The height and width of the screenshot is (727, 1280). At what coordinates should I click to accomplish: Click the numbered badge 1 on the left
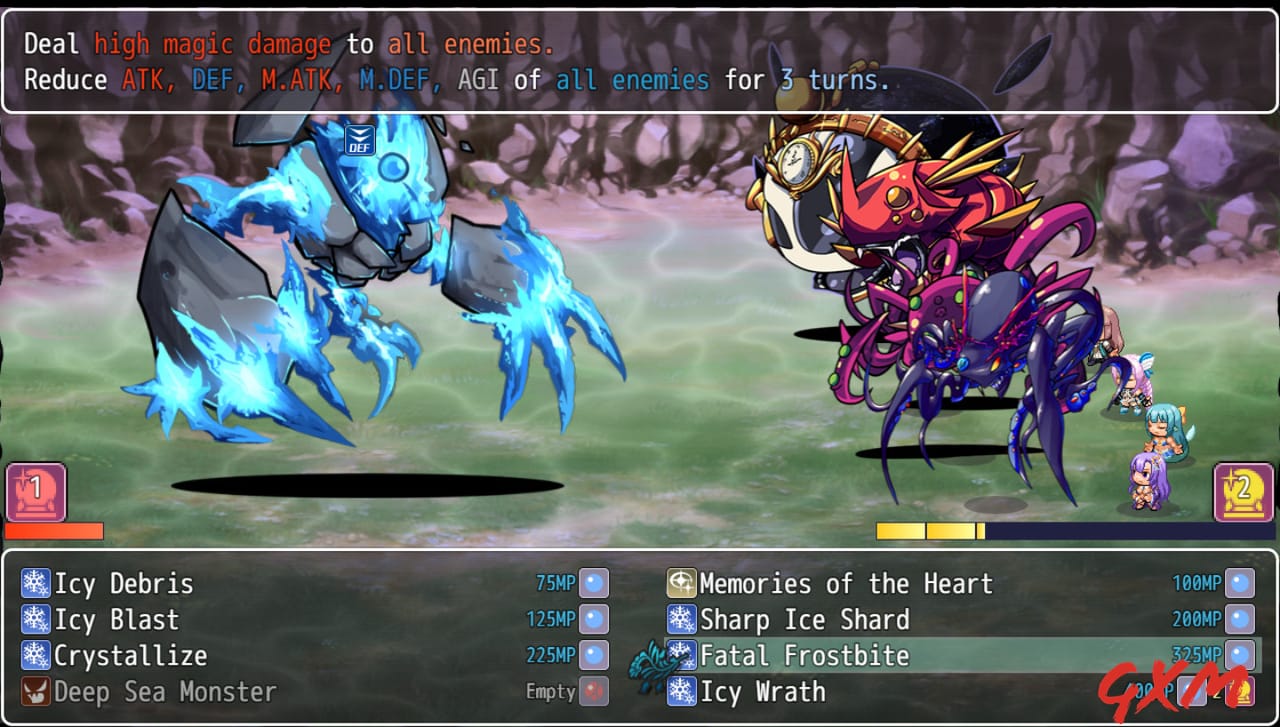tap(37, 492)
